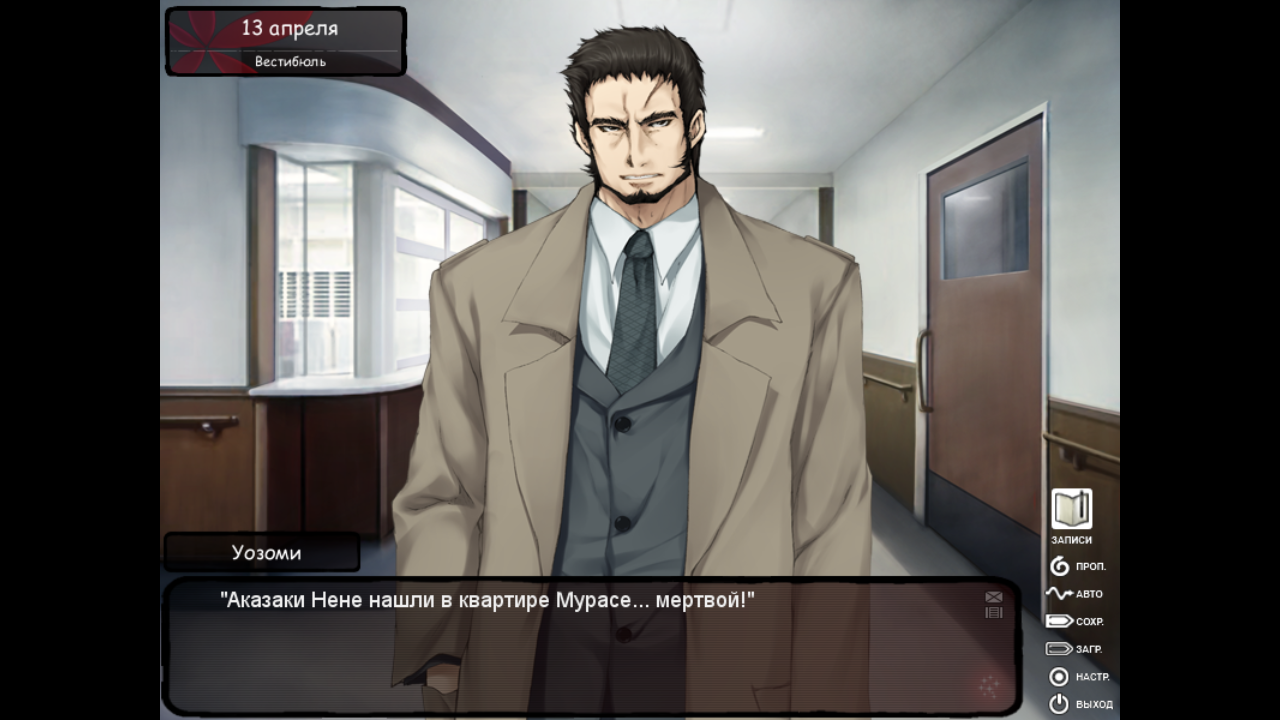
Task: Activate the Проп. skip button
Action: pos(1077,567)
